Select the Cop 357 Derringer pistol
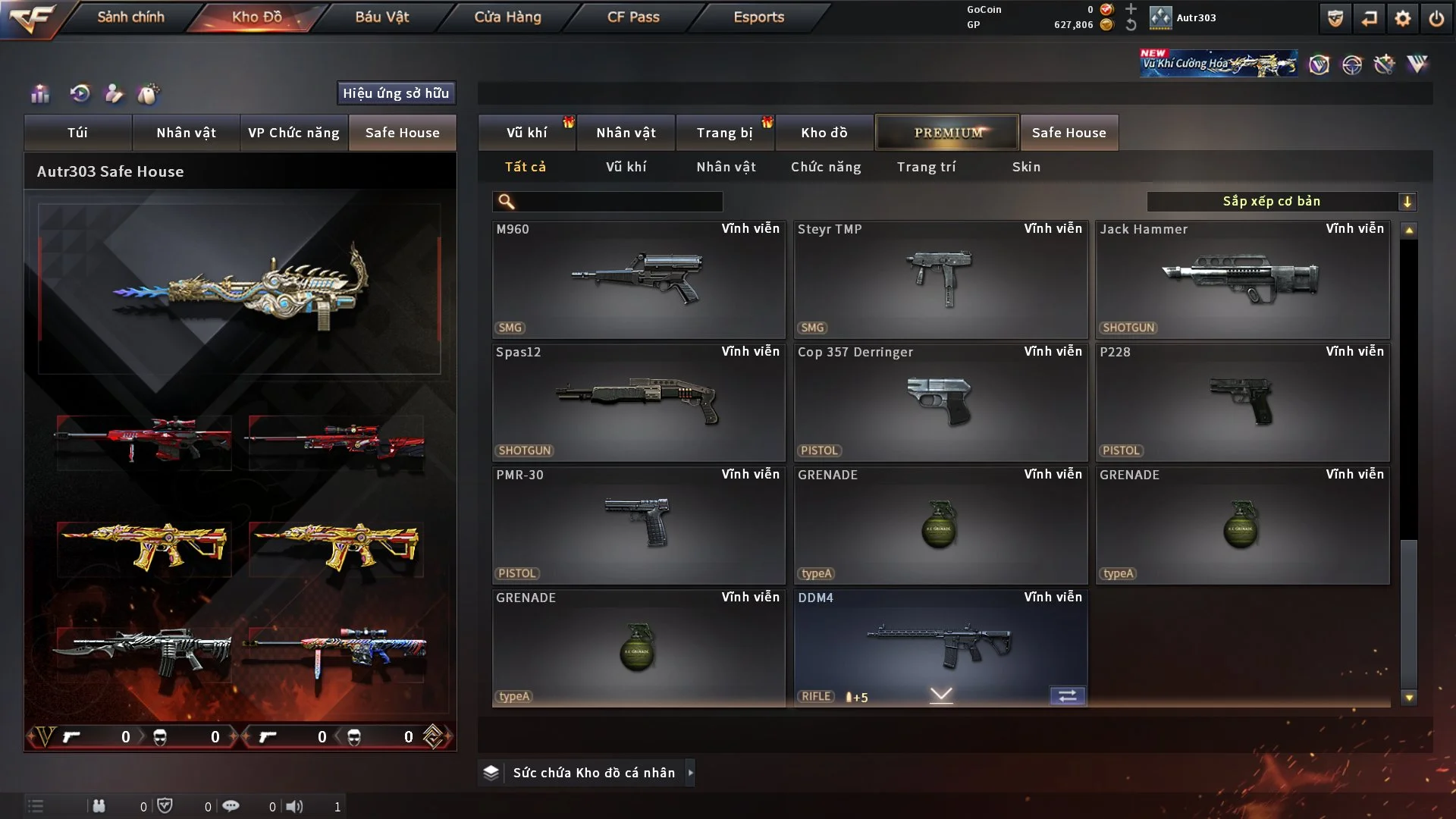 (940, 402)
